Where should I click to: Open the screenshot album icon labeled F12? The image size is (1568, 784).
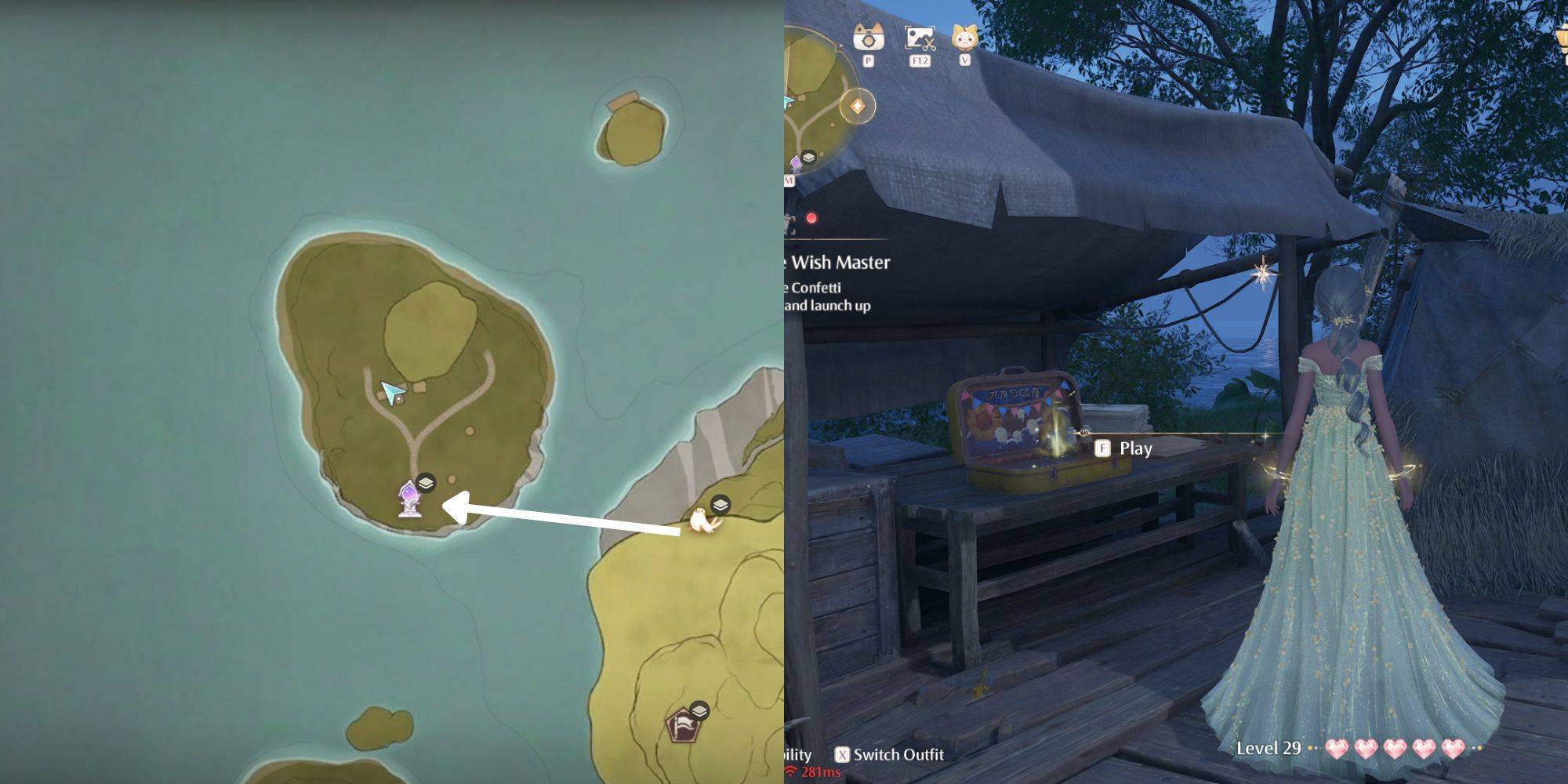(920, 38)
